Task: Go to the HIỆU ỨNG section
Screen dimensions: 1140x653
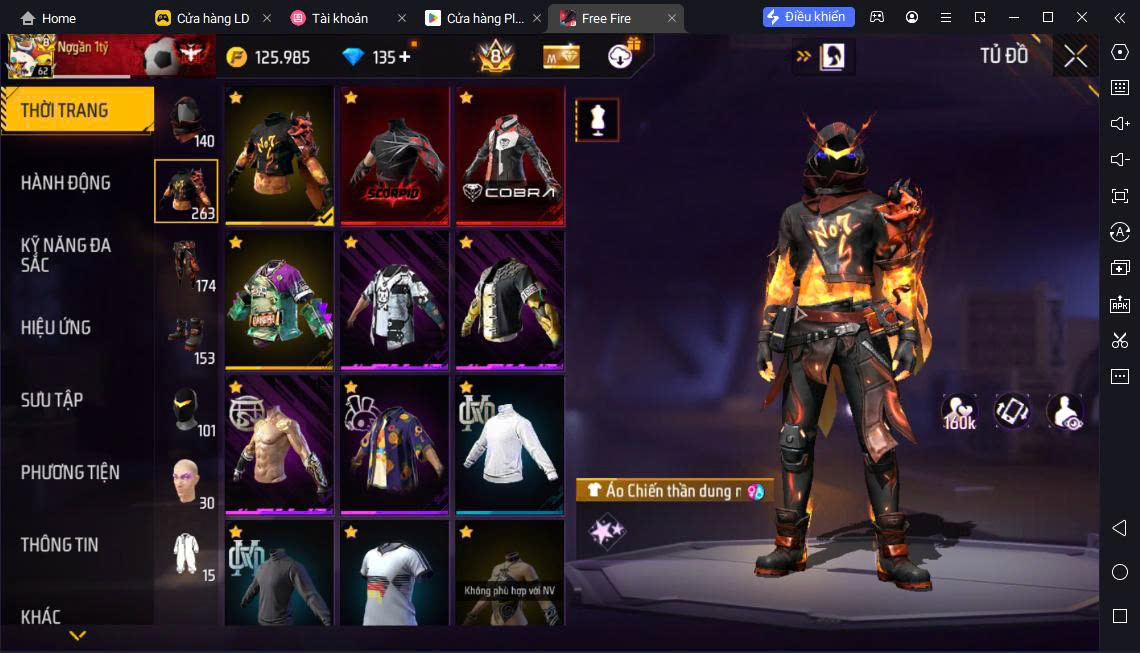Action: pos(56,328)
